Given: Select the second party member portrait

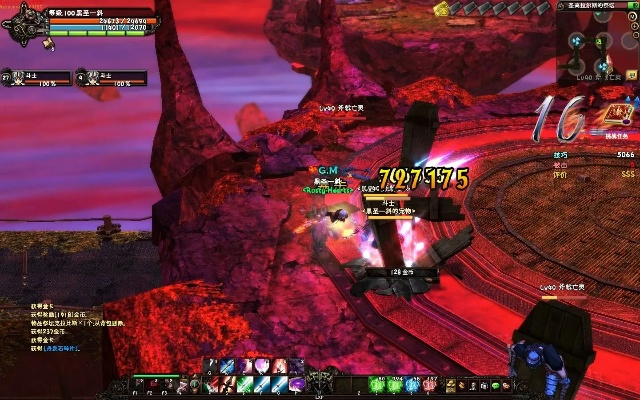Looking at the screenshot, I should tap(93, 77).
